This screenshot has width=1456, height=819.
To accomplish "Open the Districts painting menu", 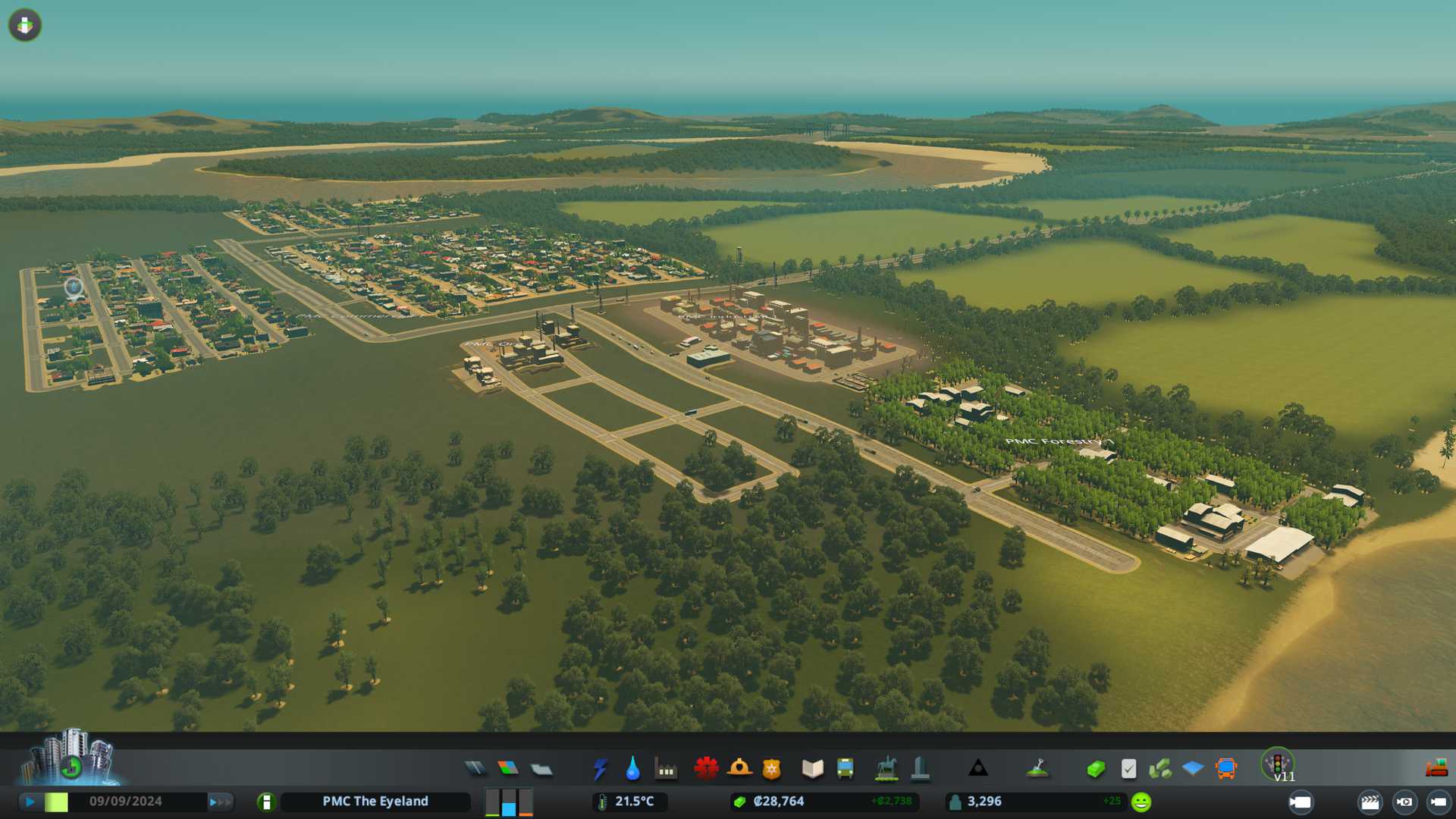I will pos(541,769).
